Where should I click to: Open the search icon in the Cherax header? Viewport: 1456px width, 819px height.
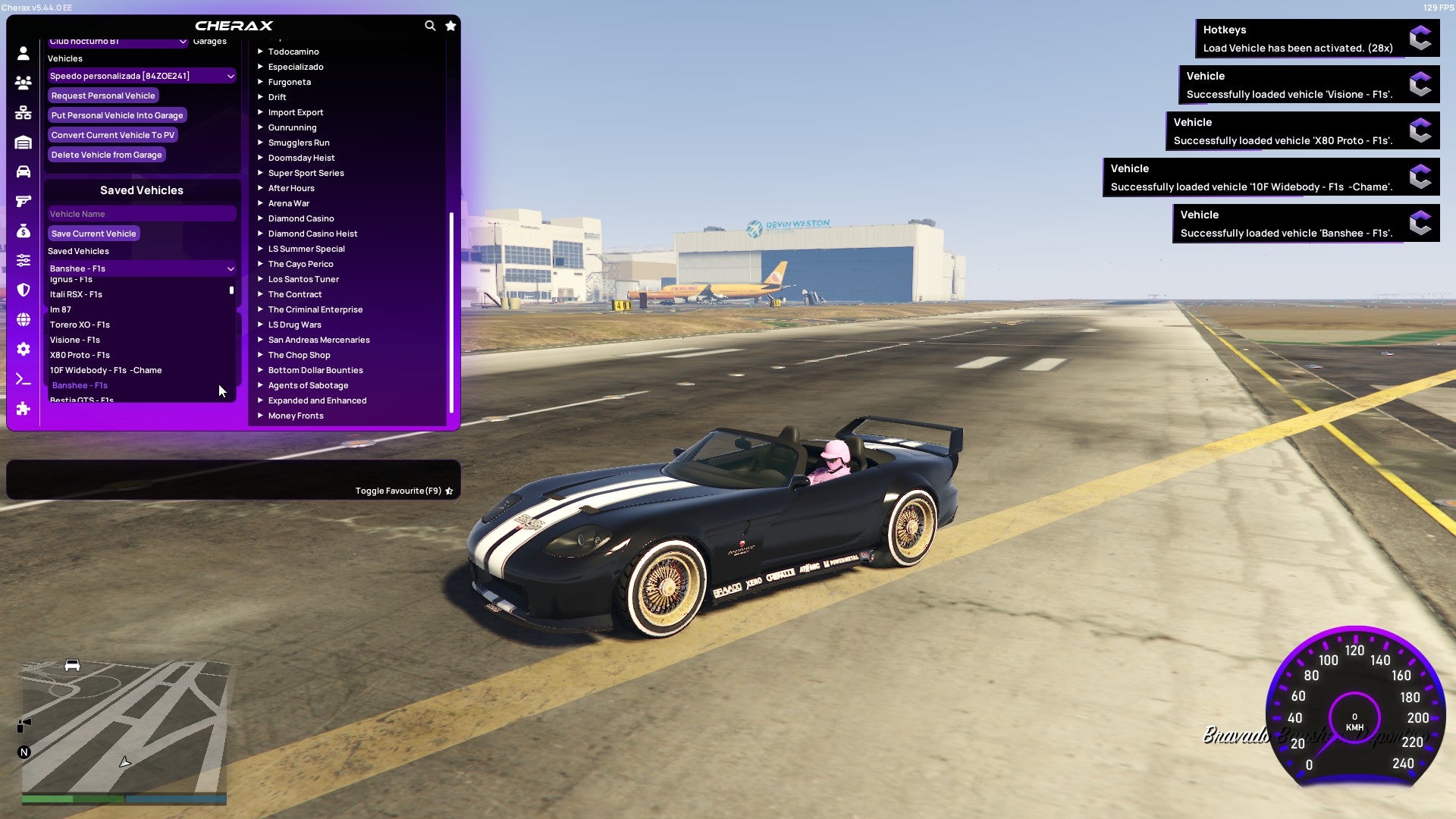click(430, 25)
